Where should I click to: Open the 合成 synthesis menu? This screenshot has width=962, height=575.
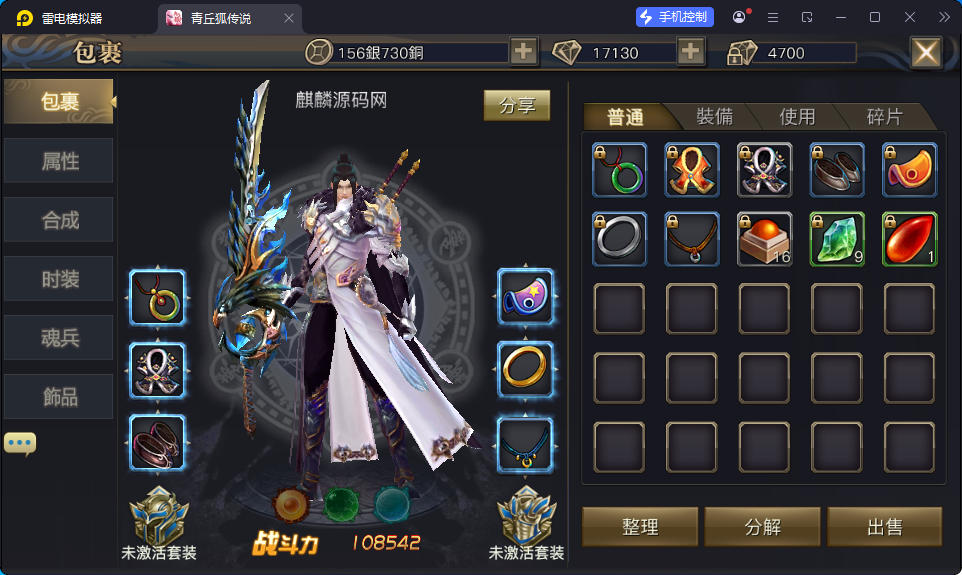[x=59, y=220]
